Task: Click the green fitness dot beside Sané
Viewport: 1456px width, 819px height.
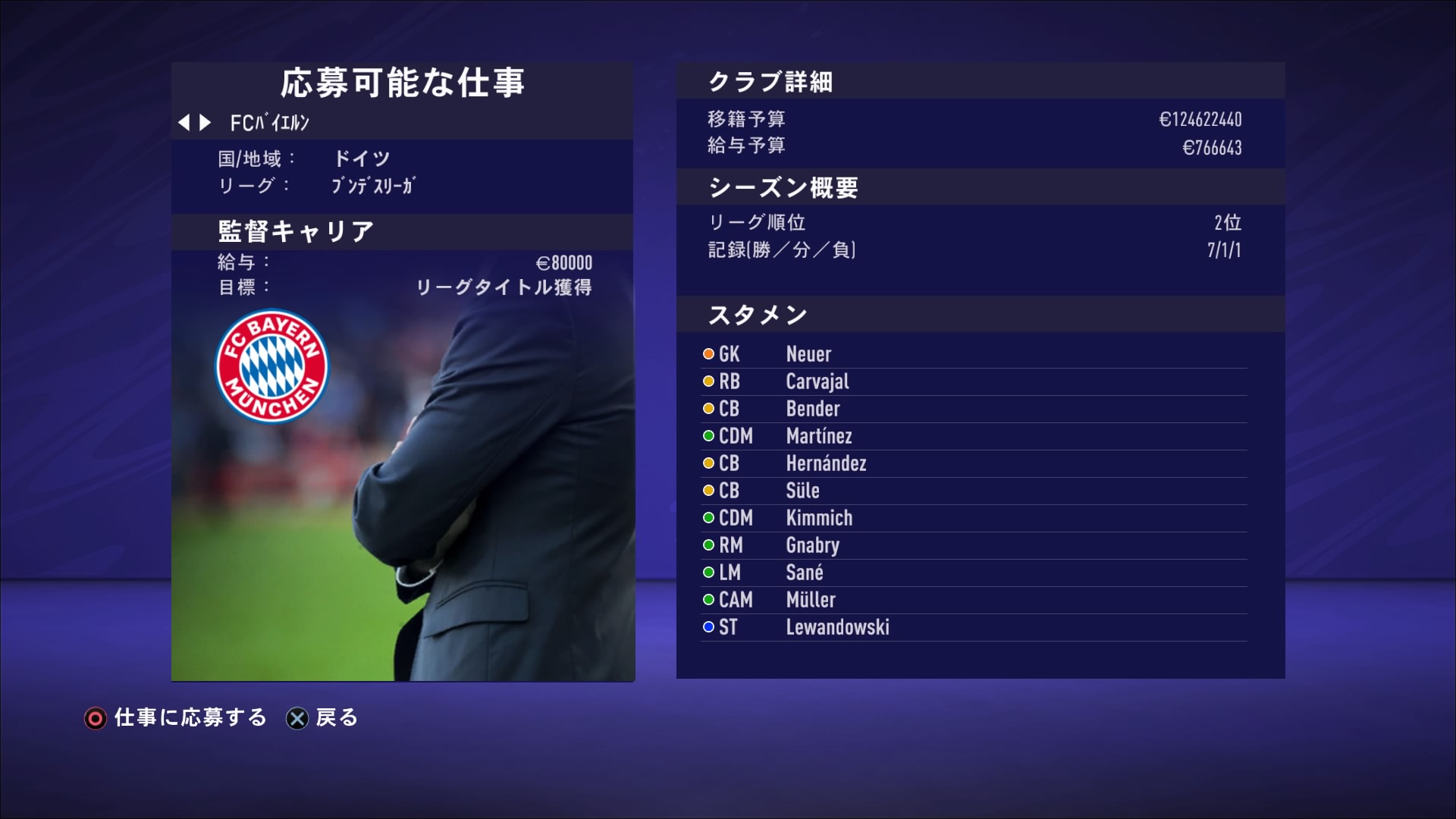Action: click(x=707, y=573)
